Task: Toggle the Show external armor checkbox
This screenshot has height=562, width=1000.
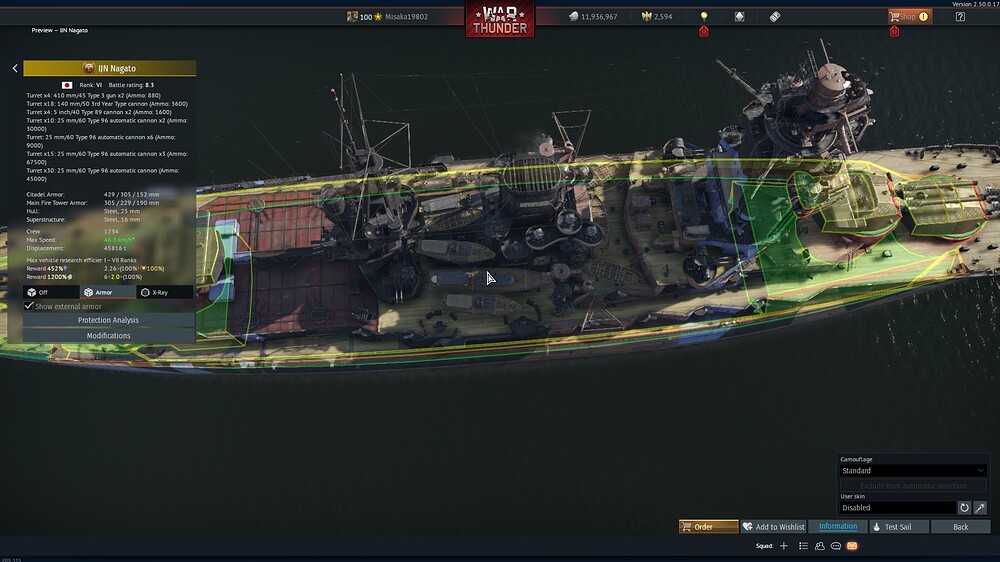Action: pyautogui.click(x=30, y=306)
